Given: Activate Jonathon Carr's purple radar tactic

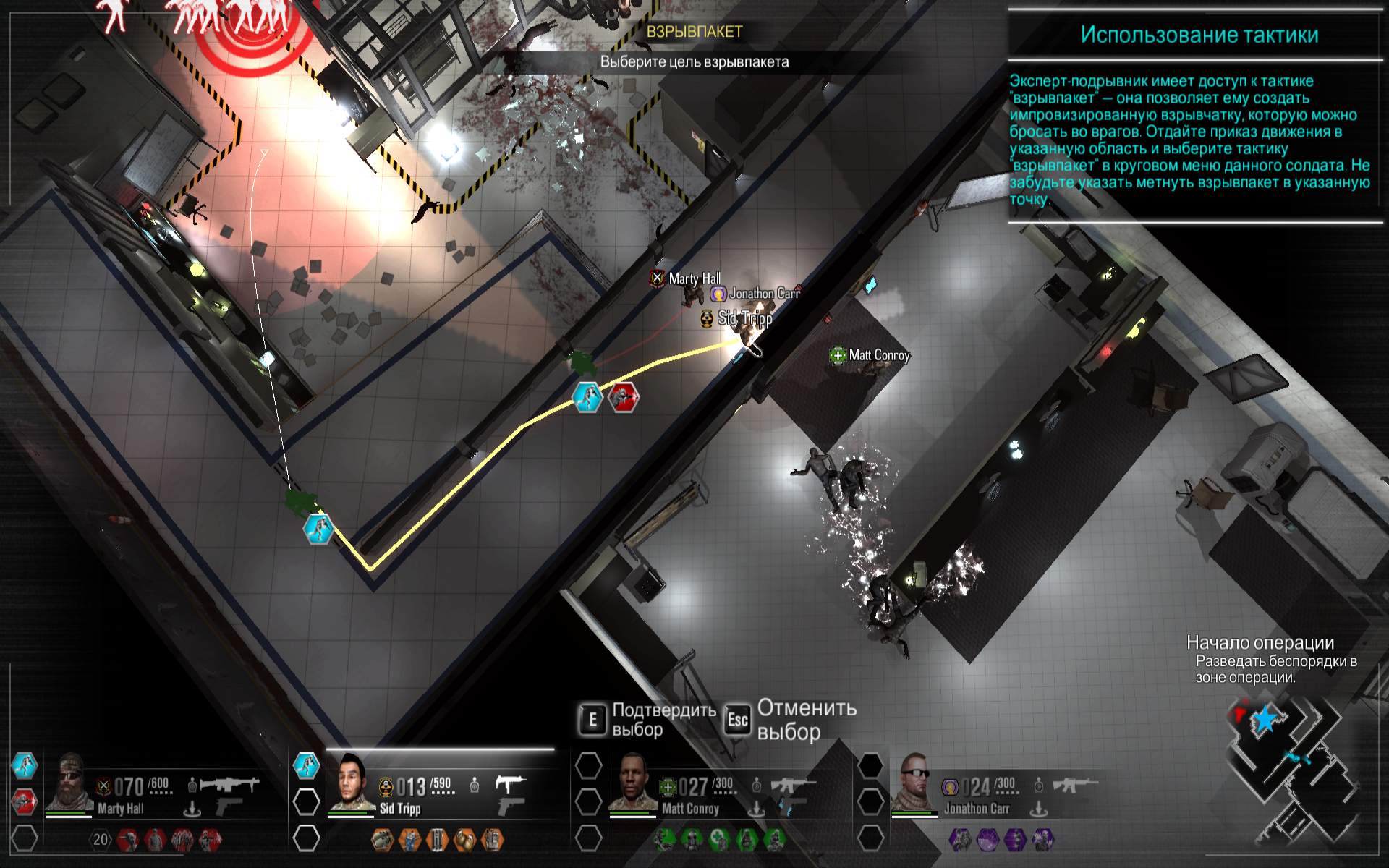Looking at the screenshot, I should pyautogui.click(x=987, y=840).
